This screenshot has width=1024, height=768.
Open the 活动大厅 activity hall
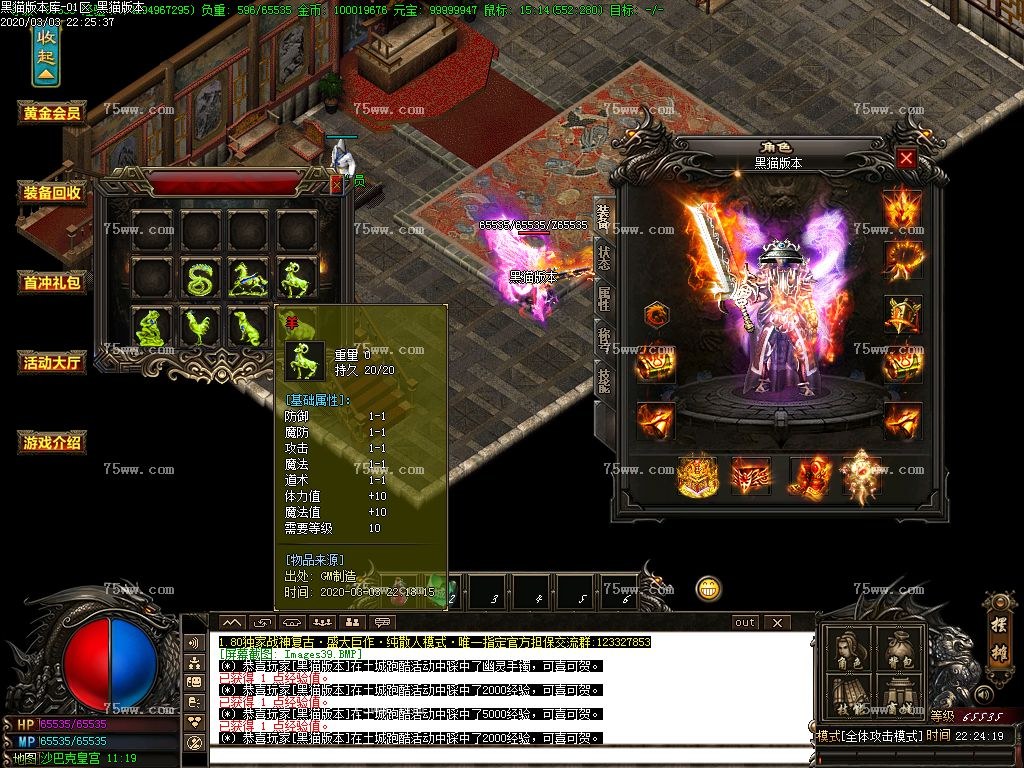[52, 362]
